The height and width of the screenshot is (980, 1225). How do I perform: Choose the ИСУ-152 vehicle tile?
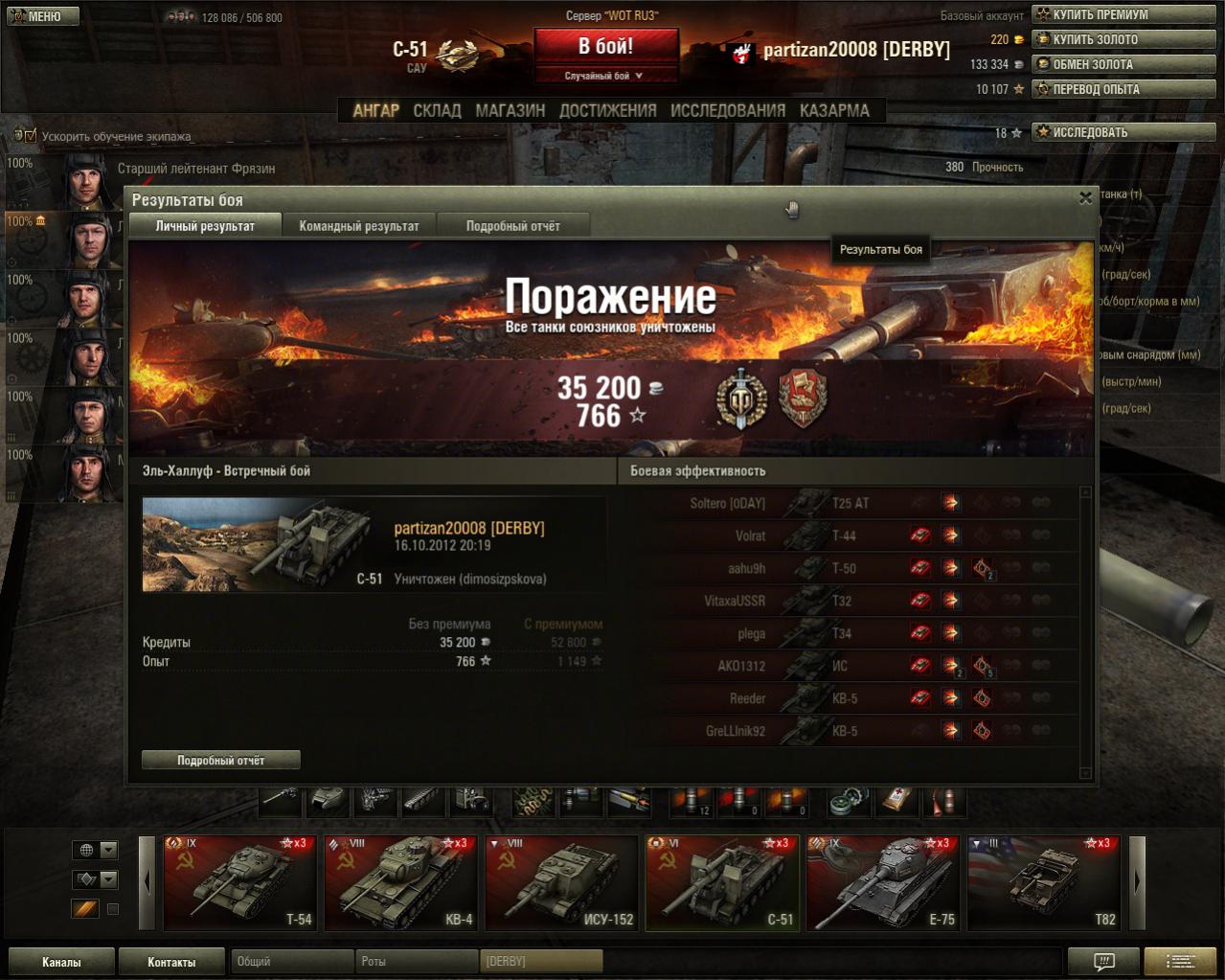coord(561,882)
